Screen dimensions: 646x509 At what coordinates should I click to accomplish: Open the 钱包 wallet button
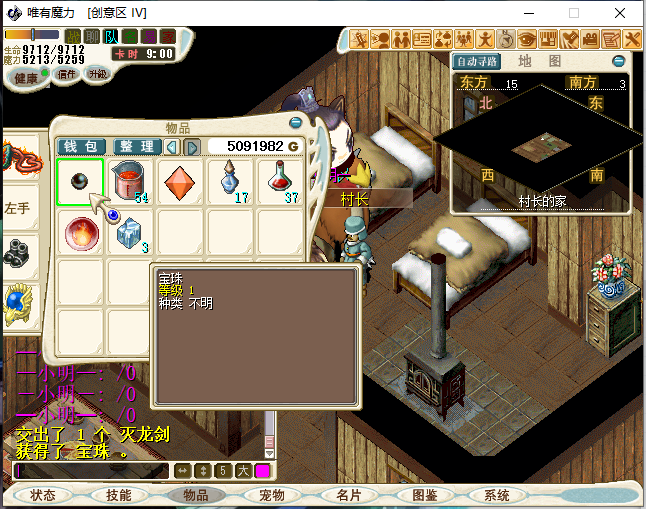(x=80, y=147)
